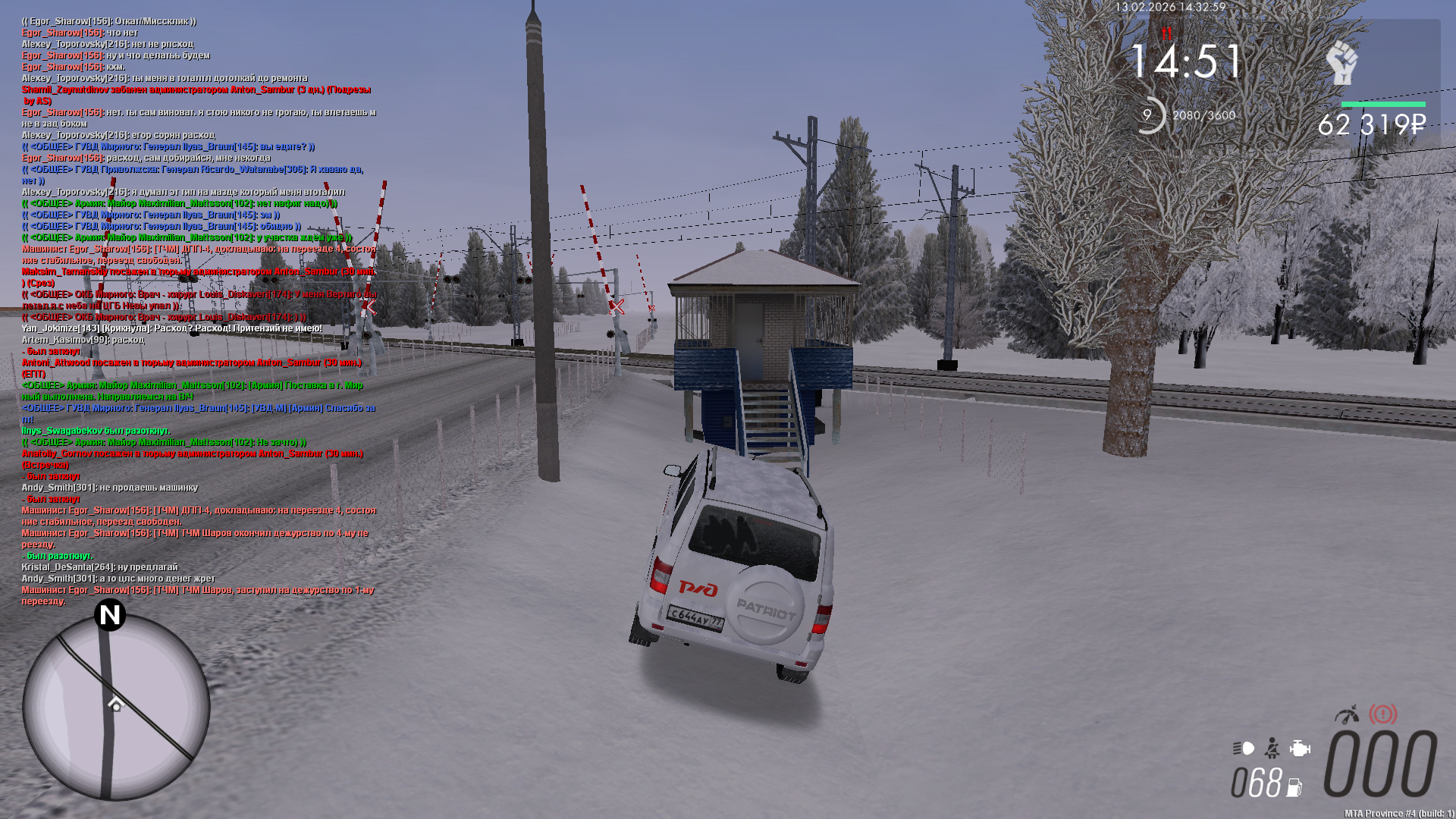Select the fist weapon icon
Image resolution: width=1456 pixels, height=819 pixels.
[1342, 62]
